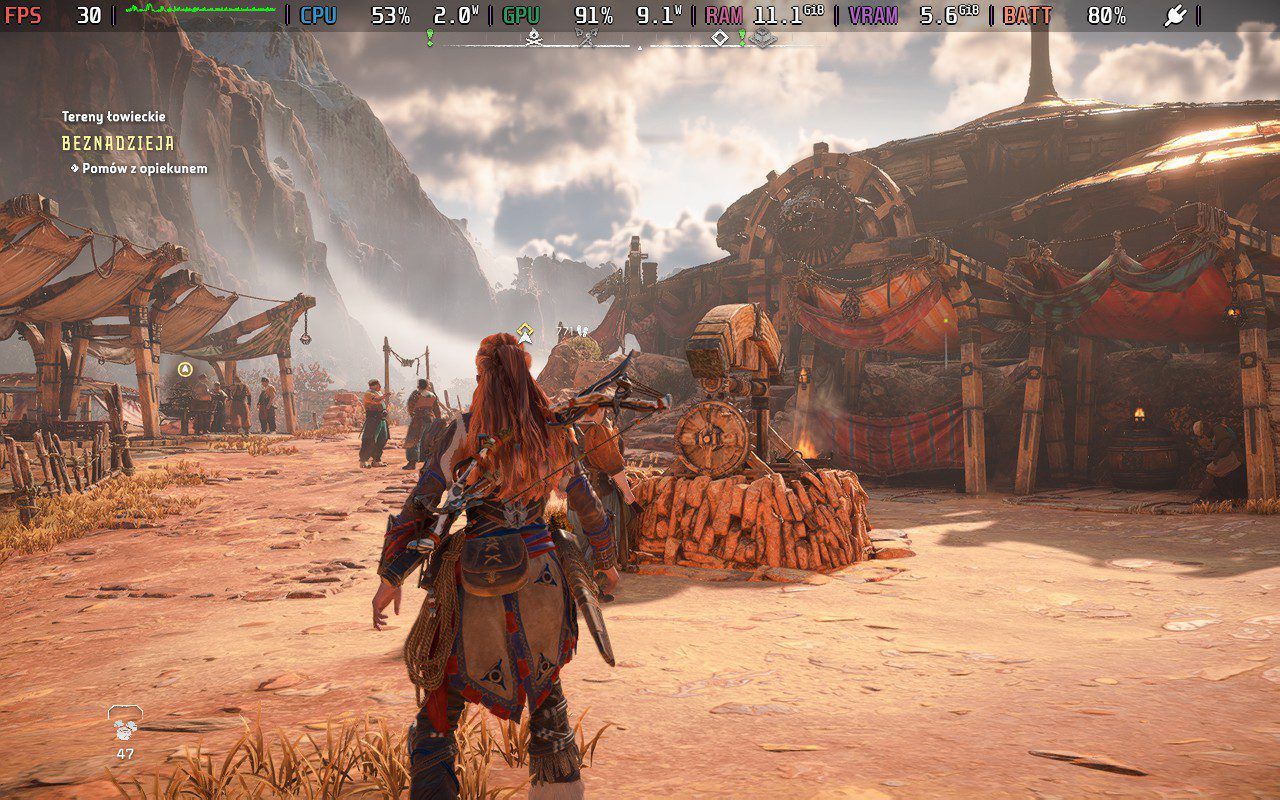1280x800 pixels.
Task: Click the white diamond waypoint on the compass
Action: click(x=719, y=38)
